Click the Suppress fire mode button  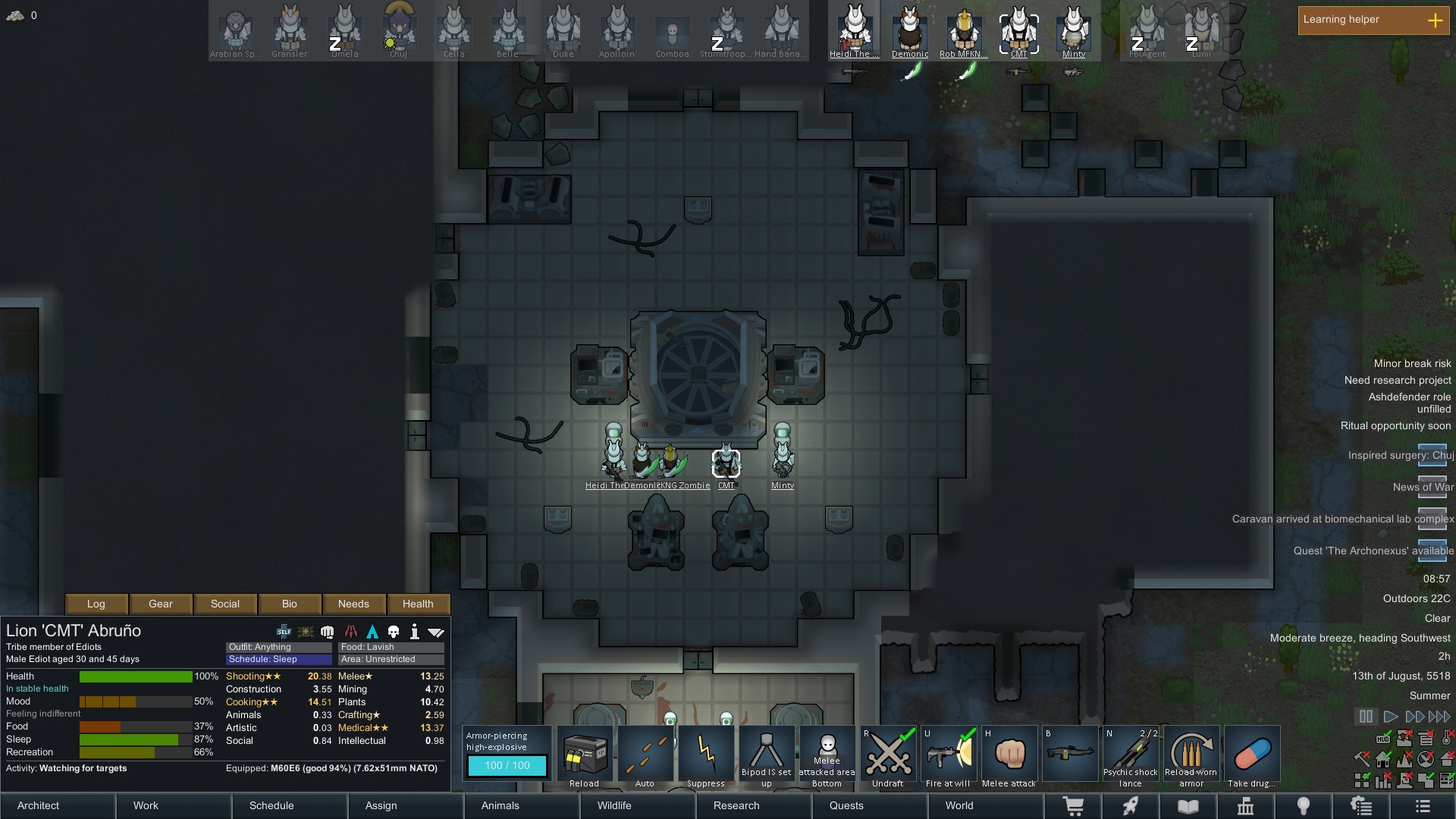point(706,756)
